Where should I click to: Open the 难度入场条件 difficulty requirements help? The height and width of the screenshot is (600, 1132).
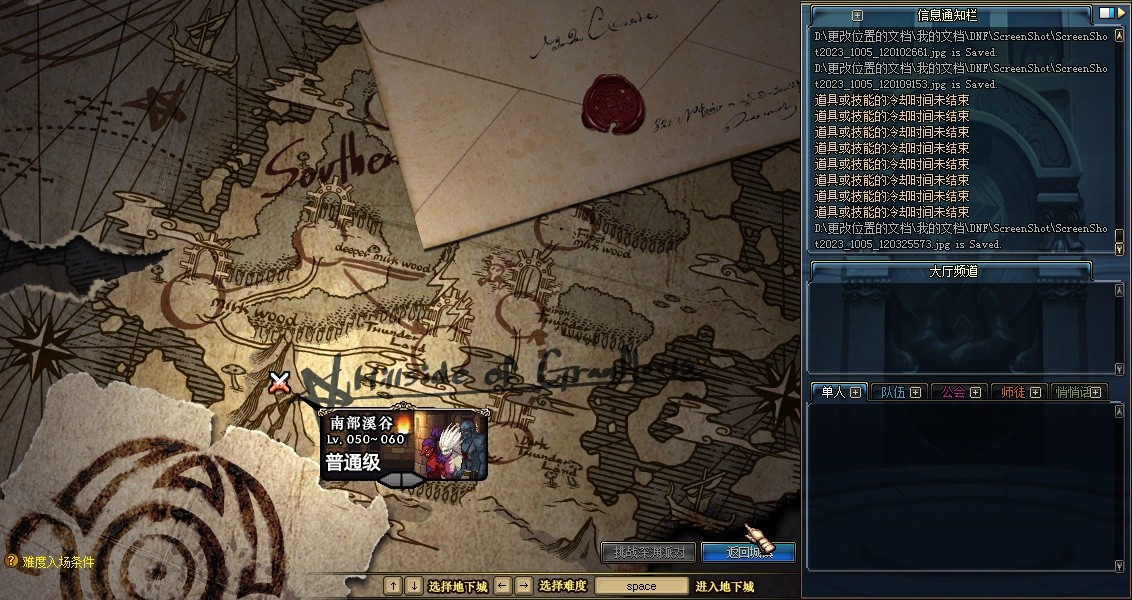coord(51,562)
